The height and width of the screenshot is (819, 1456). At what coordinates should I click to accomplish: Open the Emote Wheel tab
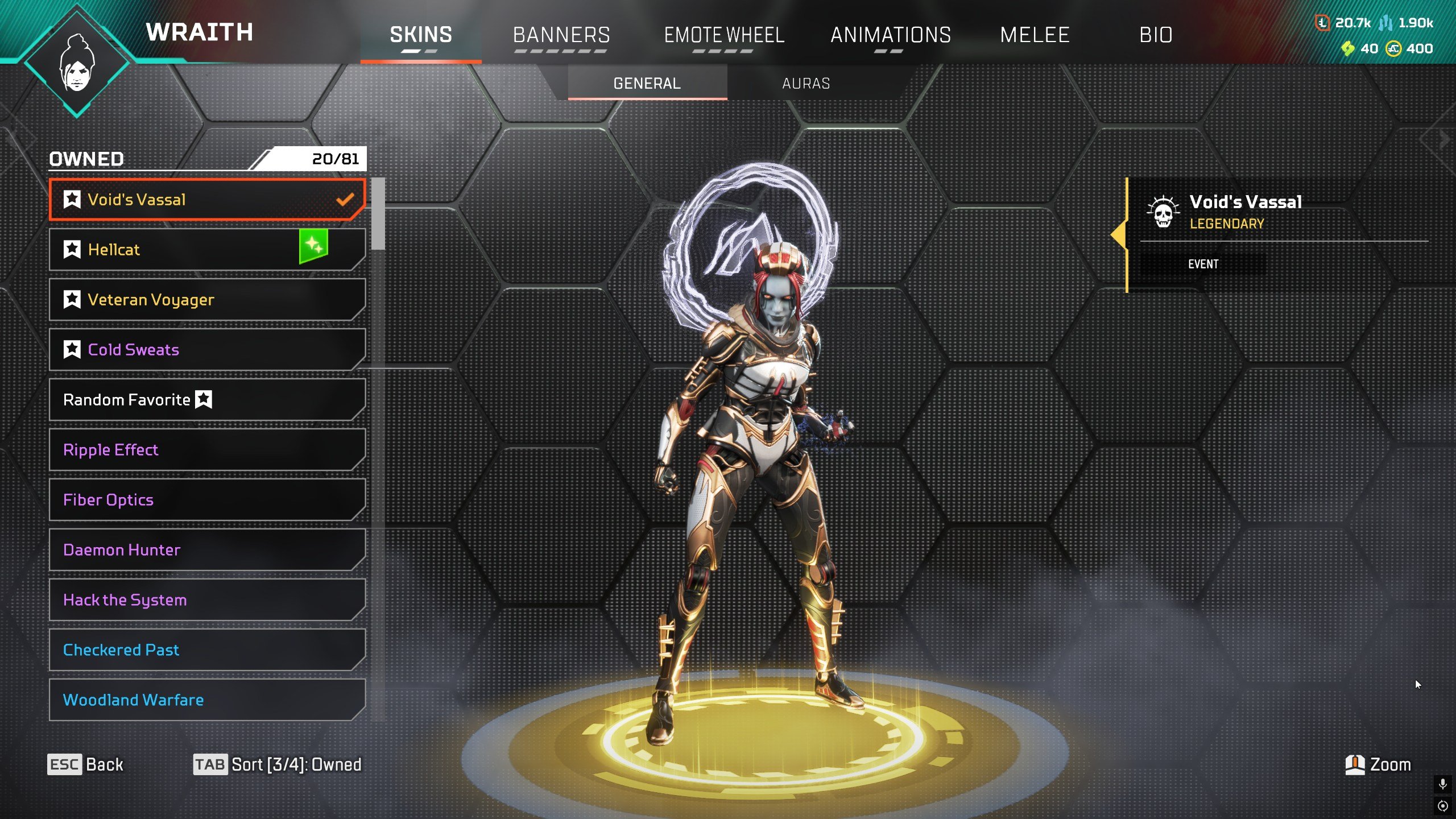(x=724, y=35)
